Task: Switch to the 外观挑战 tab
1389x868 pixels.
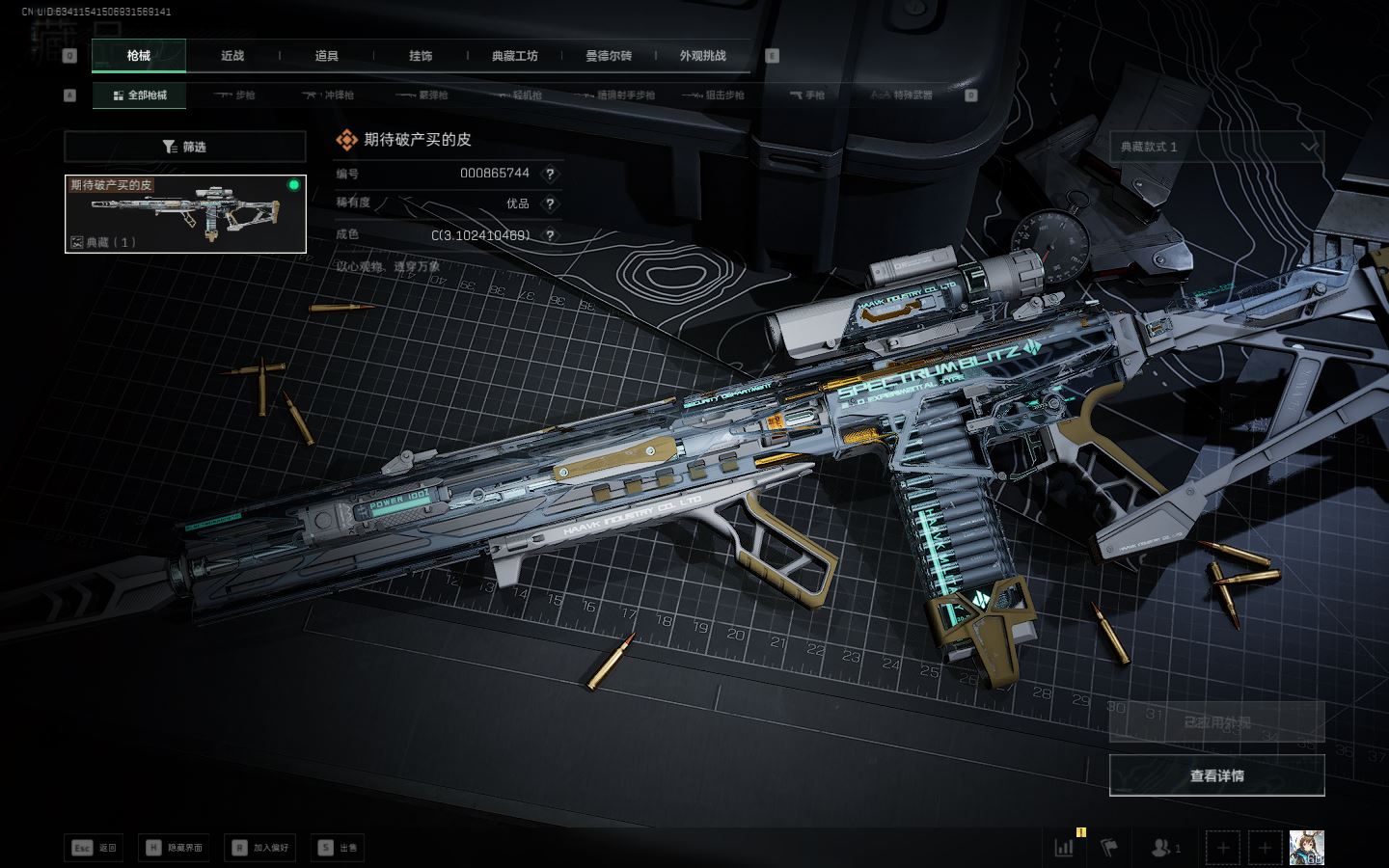Action: 702,56
